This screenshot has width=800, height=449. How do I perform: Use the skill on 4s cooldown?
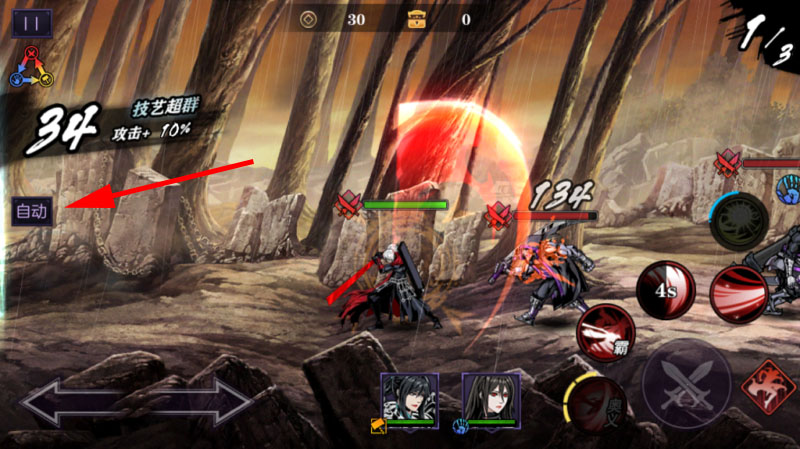(x=666, y=291)
